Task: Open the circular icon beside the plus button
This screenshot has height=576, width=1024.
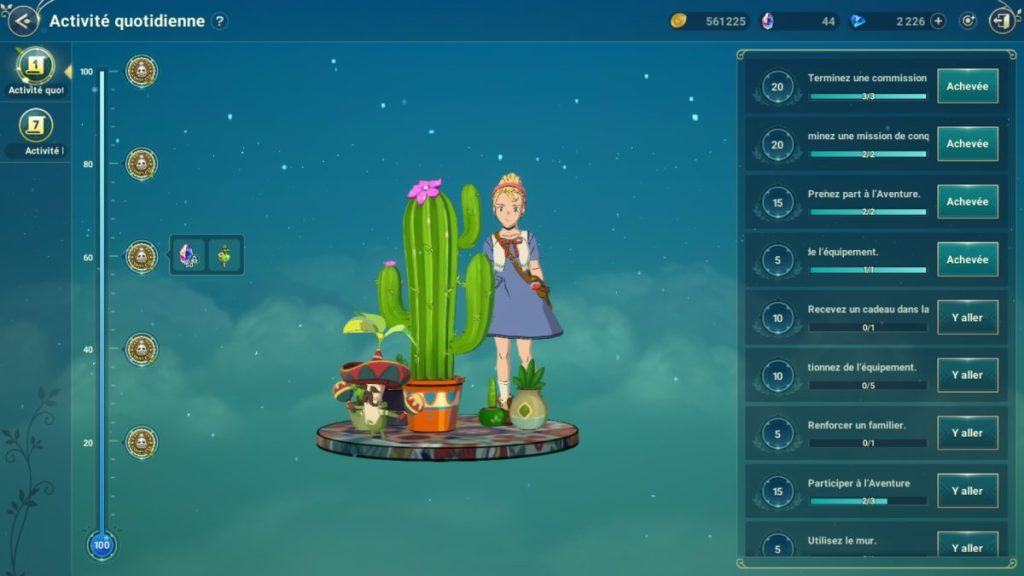Action: 967,21
